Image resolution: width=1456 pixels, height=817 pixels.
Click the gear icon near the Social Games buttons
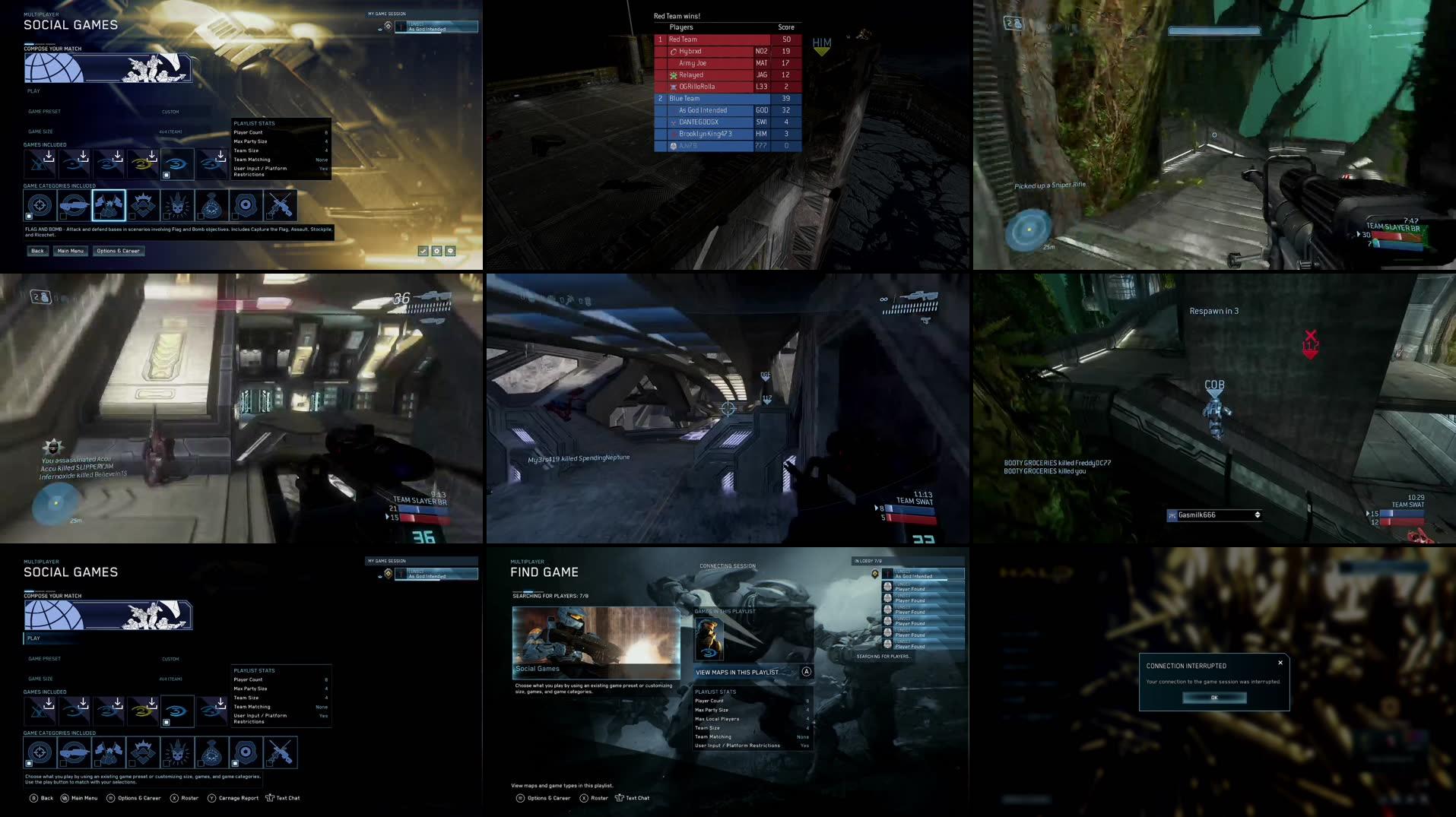(x=437, y=250)
